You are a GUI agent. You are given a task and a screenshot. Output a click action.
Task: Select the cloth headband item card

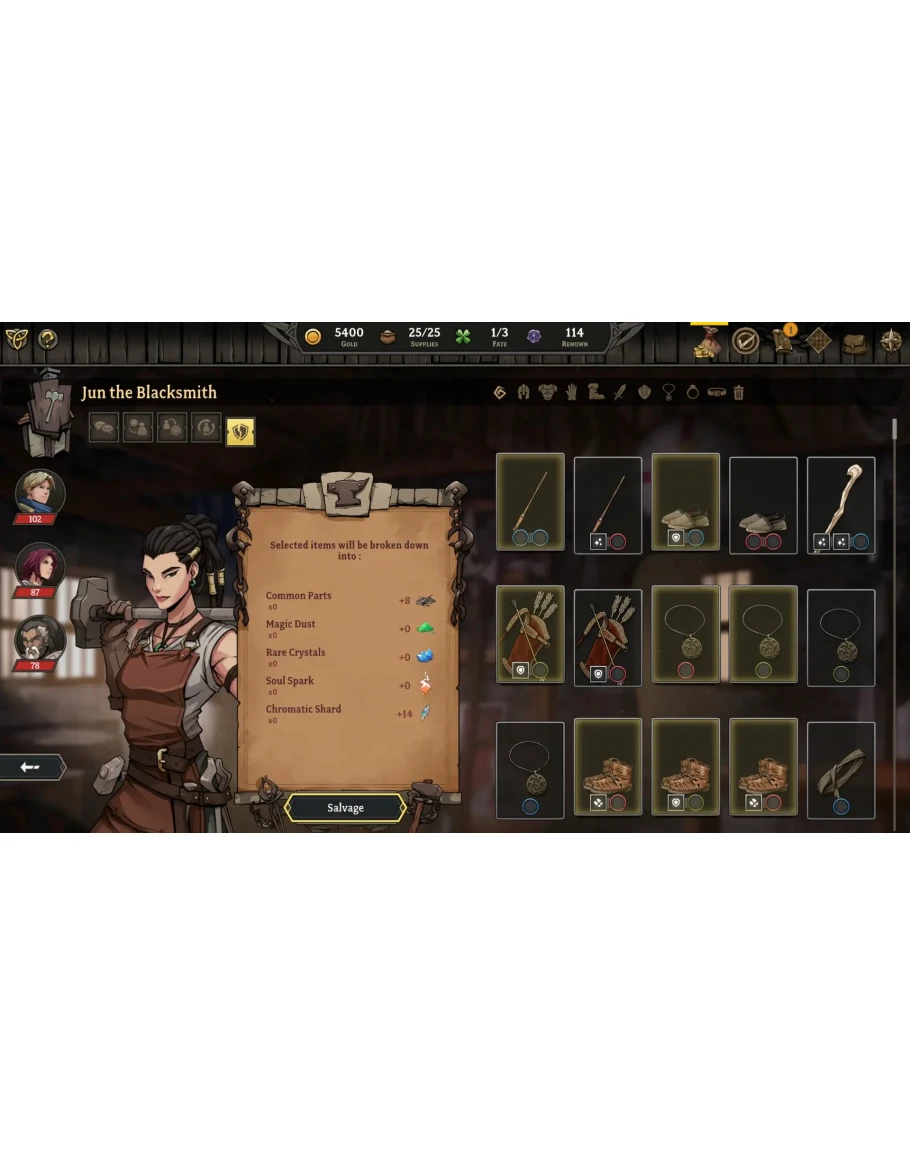(x=841, y=770)
